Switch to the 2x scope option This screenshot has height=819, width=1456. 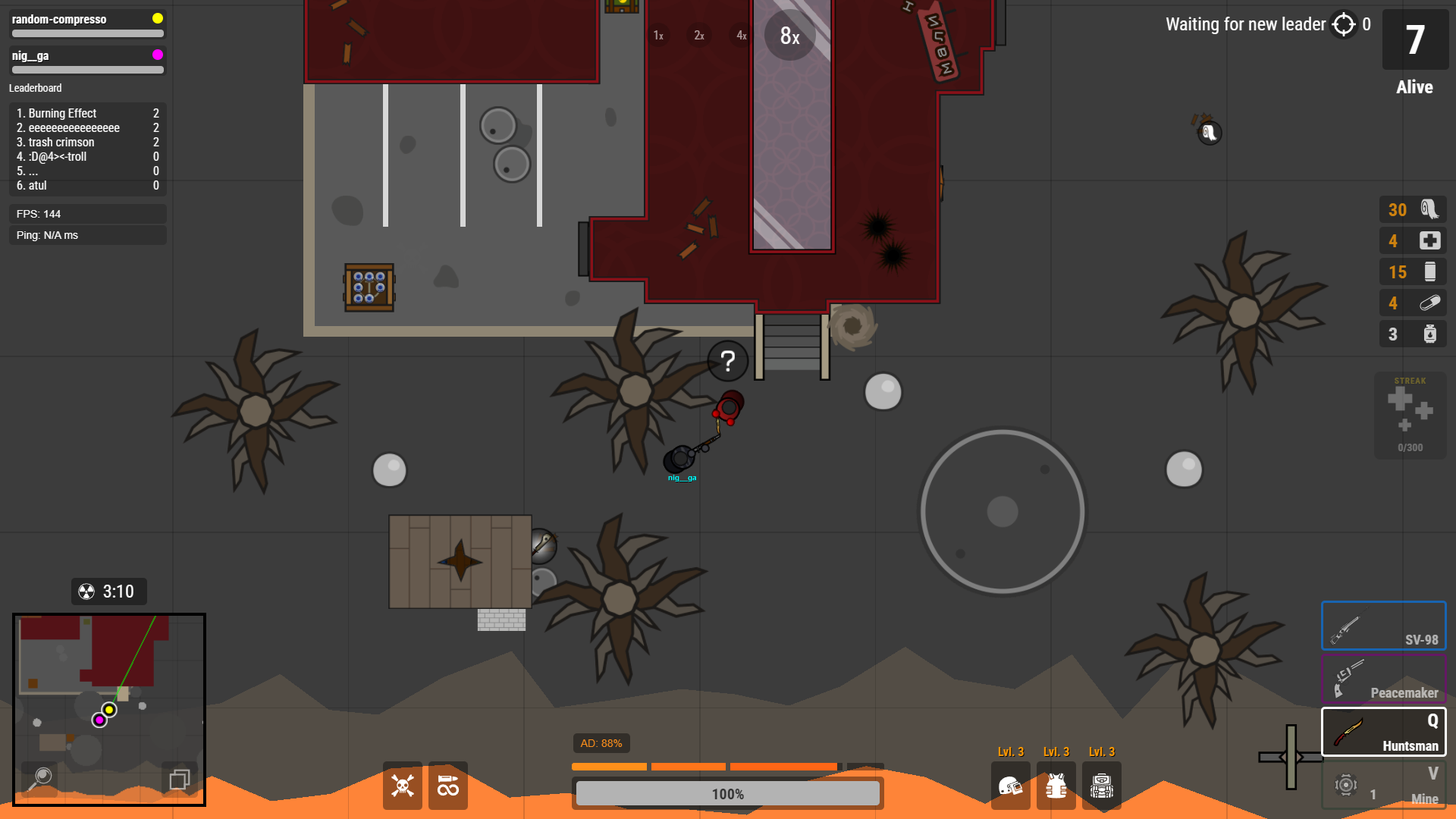click(698, 36)
